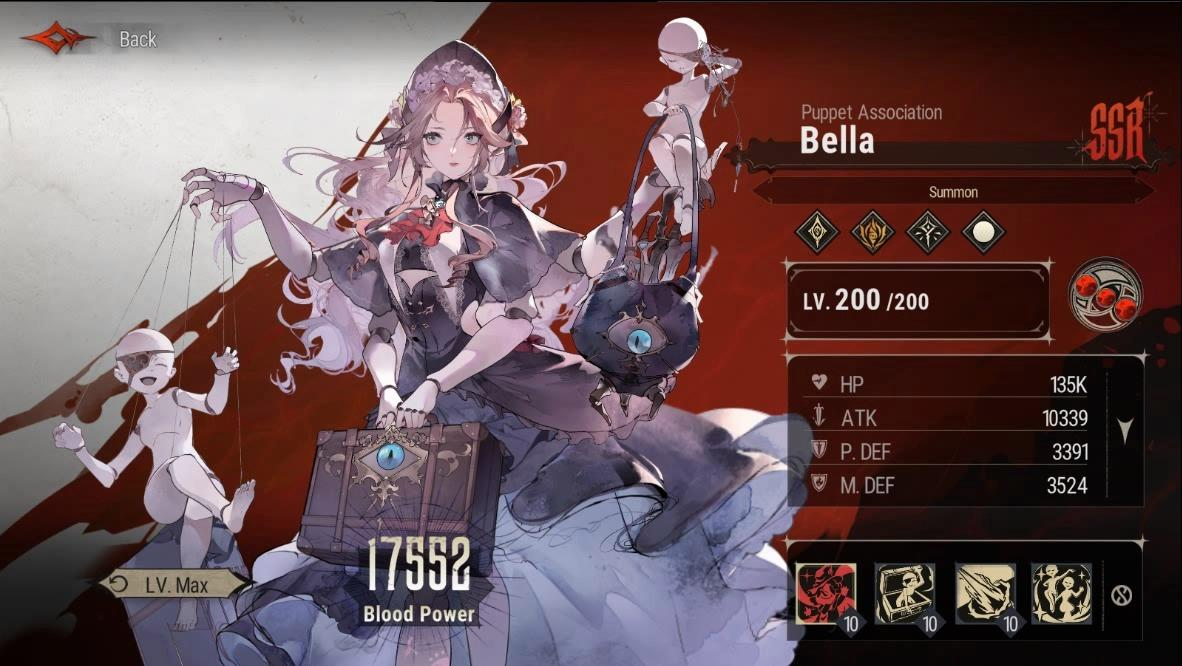Expand the stats list with the arrow
The image size is (1182, 666).
point(1125,432)
